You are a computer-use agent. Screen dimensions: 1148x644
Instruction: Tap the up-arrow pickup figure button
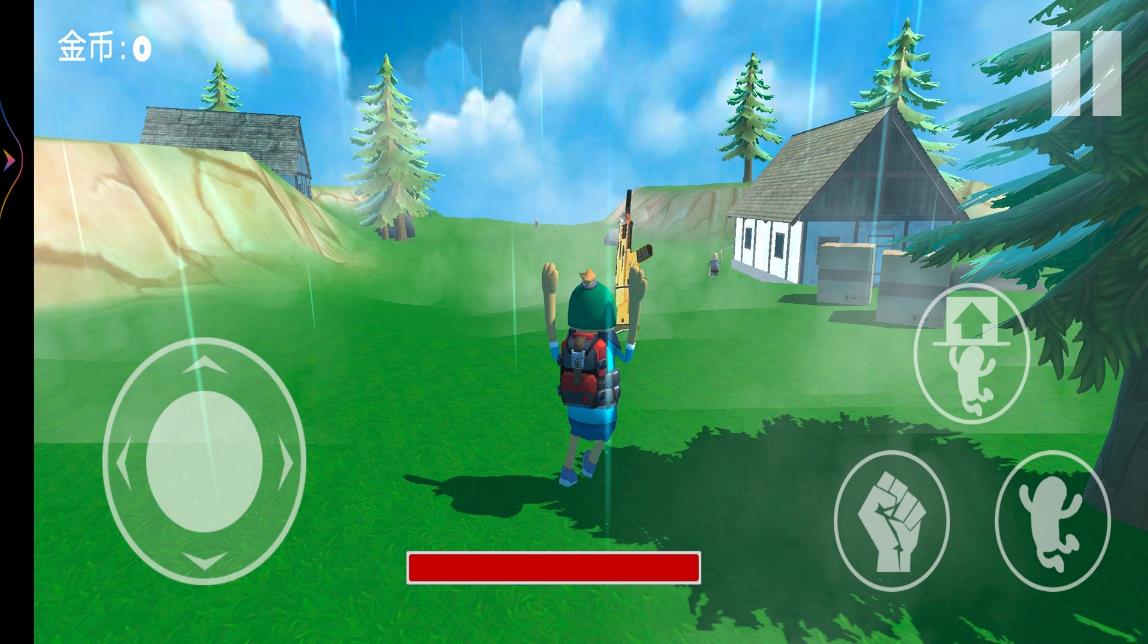click(x=972, y=354)
